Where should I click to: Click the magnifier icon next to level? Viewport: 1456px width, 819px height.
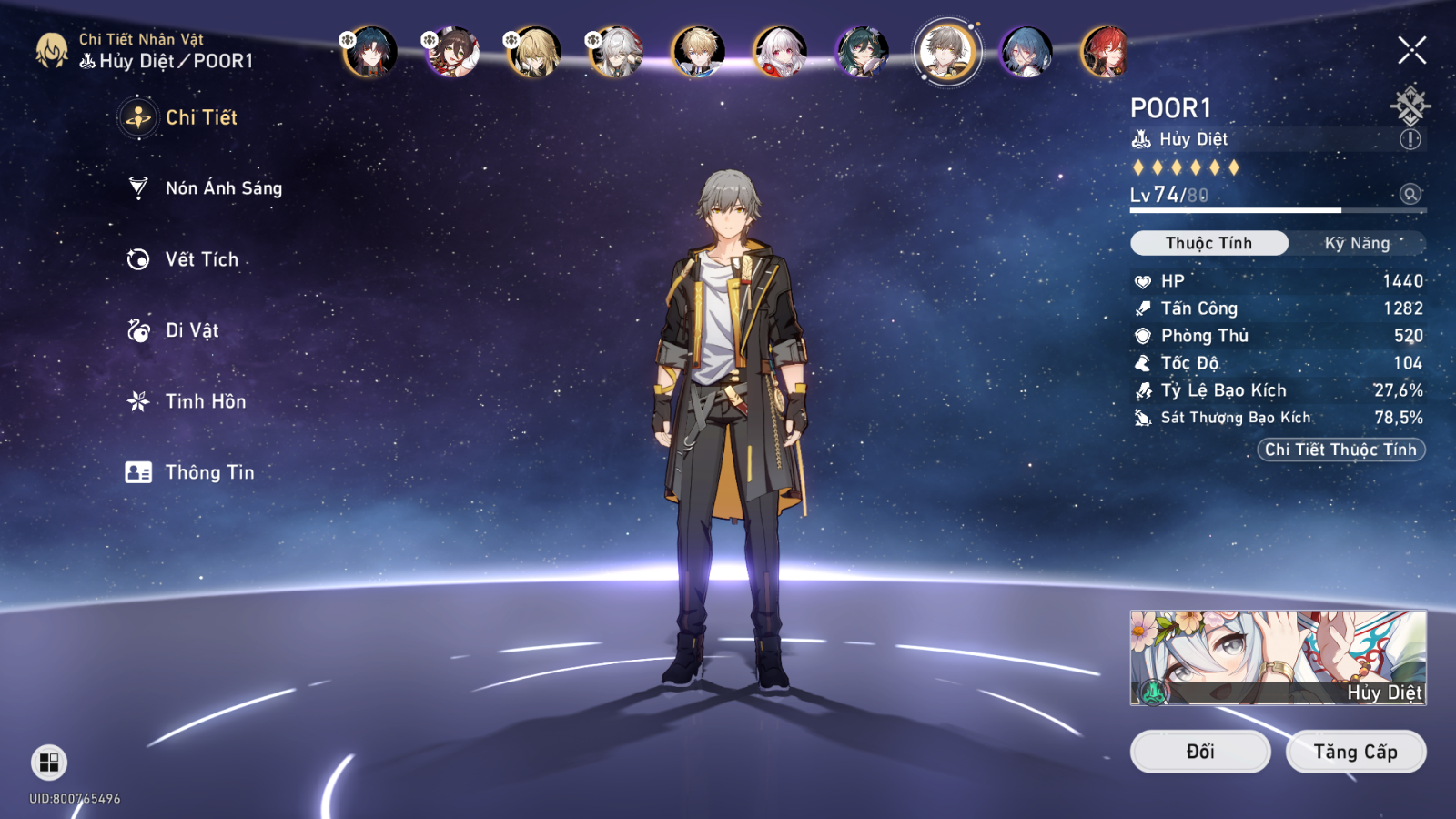tap(1410, 194)
